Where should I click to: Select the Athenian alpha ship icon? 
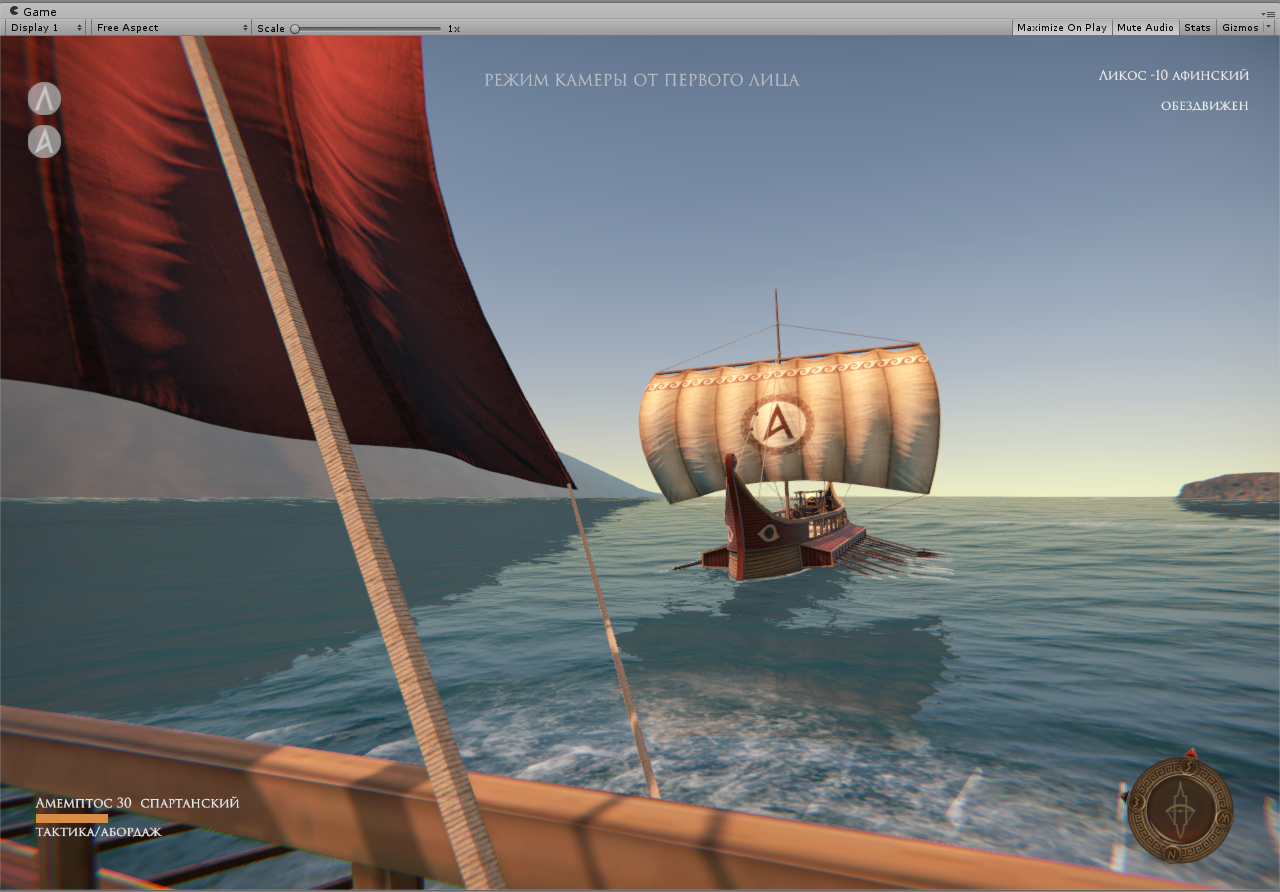44,141
